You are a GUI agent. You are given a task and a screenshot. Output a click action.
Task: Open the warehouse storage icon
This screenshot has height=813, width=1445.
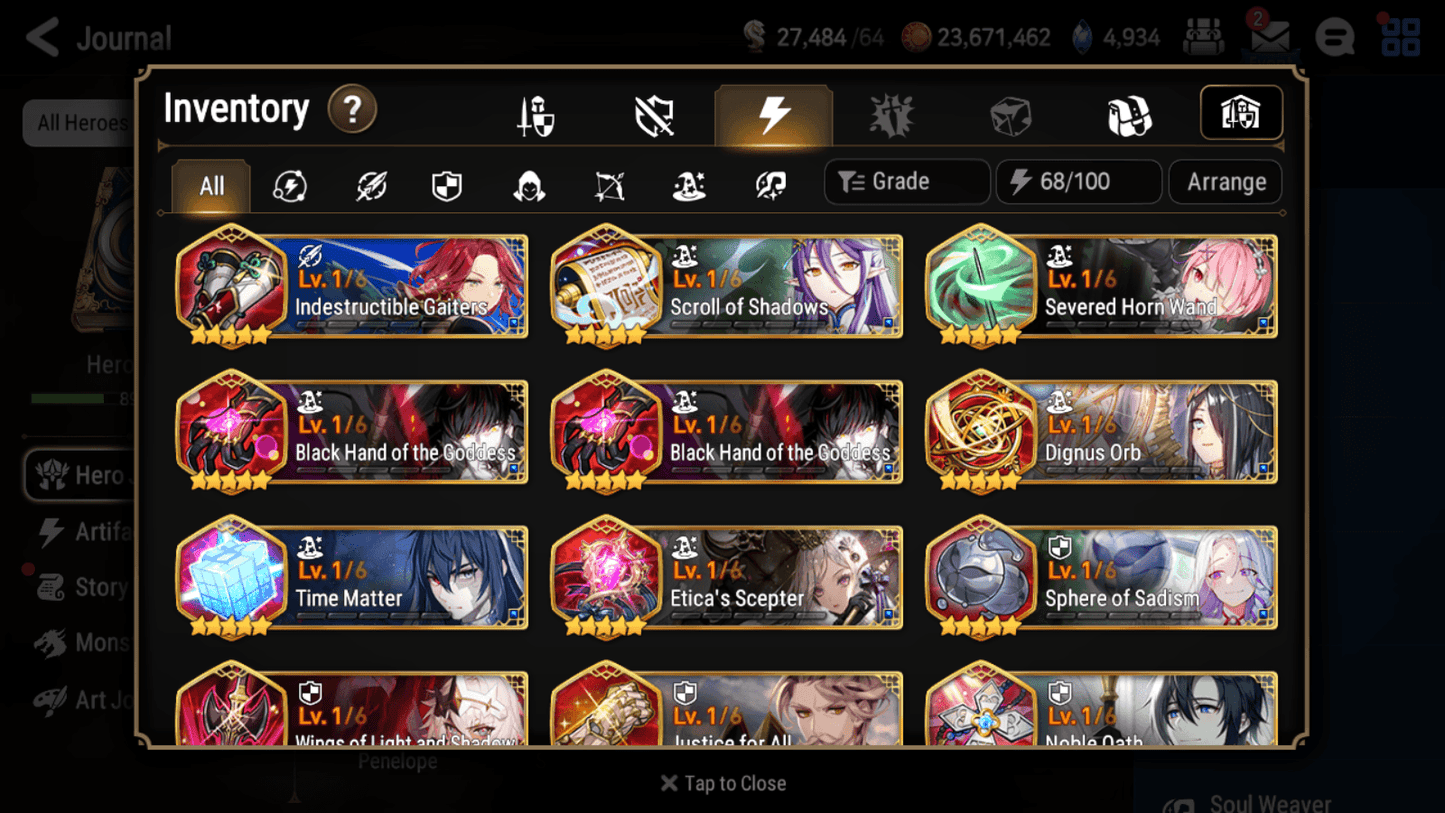(x=1241, y=113)
